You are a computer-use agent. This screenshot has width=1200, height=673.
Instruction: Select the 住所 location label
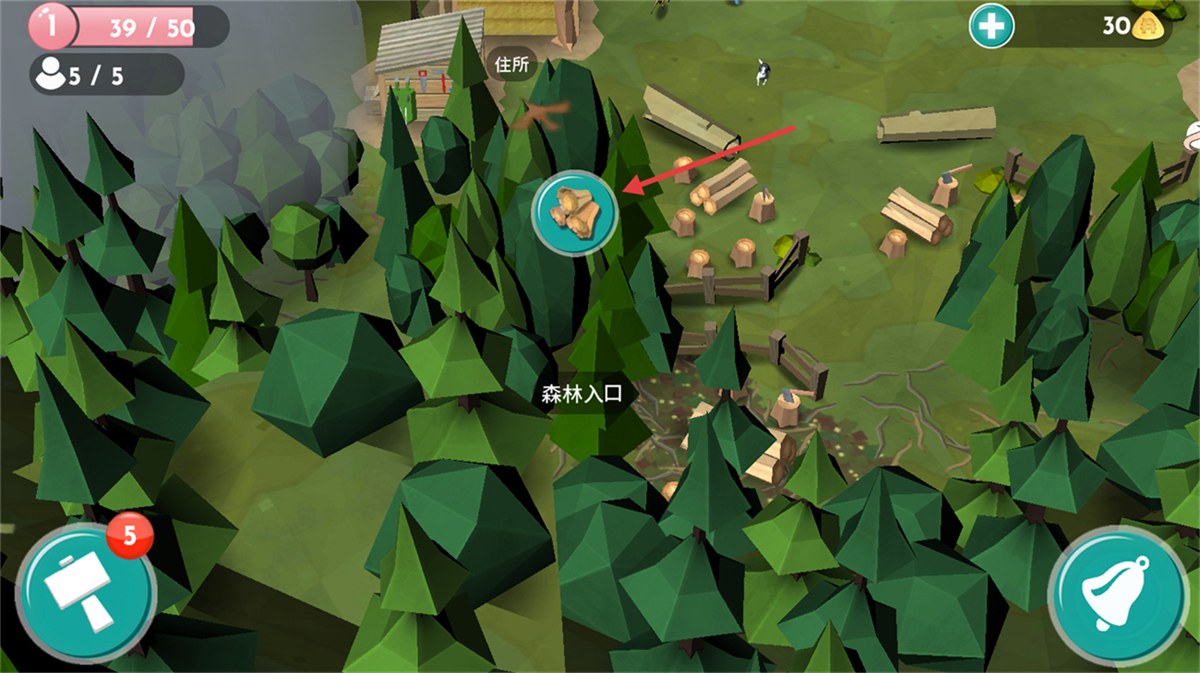pyautogui.click(x=511, y=65)
